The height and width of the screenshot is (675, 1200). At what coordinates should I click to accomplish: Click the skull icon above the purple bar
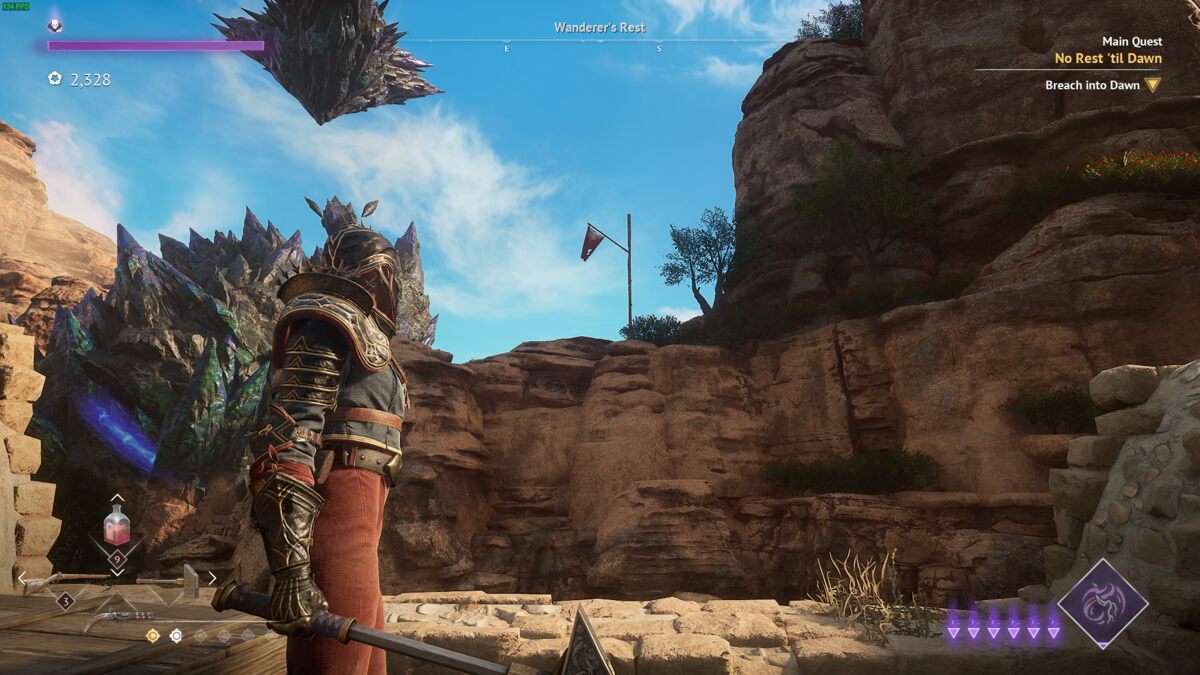click(x=55, y=27)
